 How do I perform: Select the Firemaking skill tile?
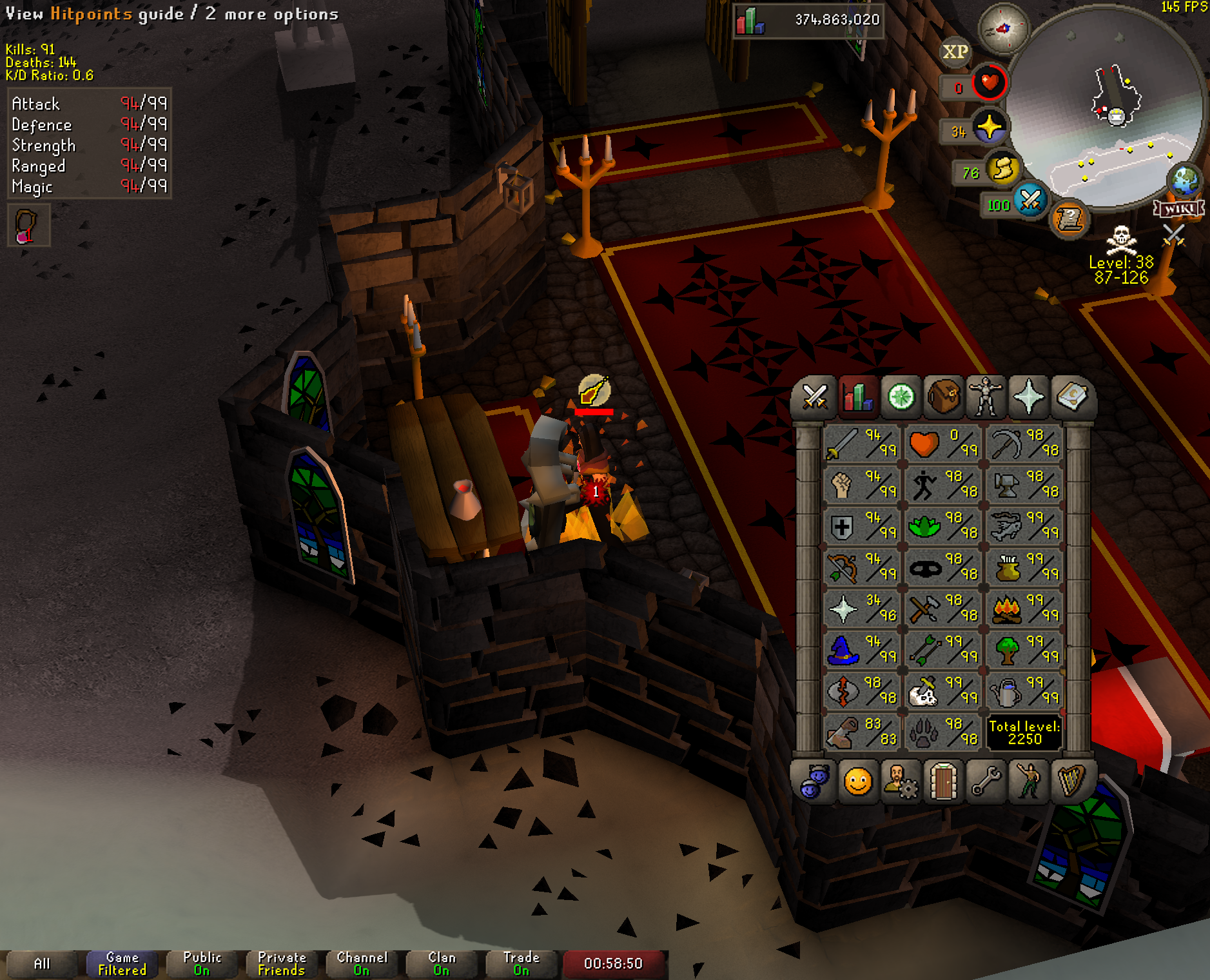(1024, 609)
